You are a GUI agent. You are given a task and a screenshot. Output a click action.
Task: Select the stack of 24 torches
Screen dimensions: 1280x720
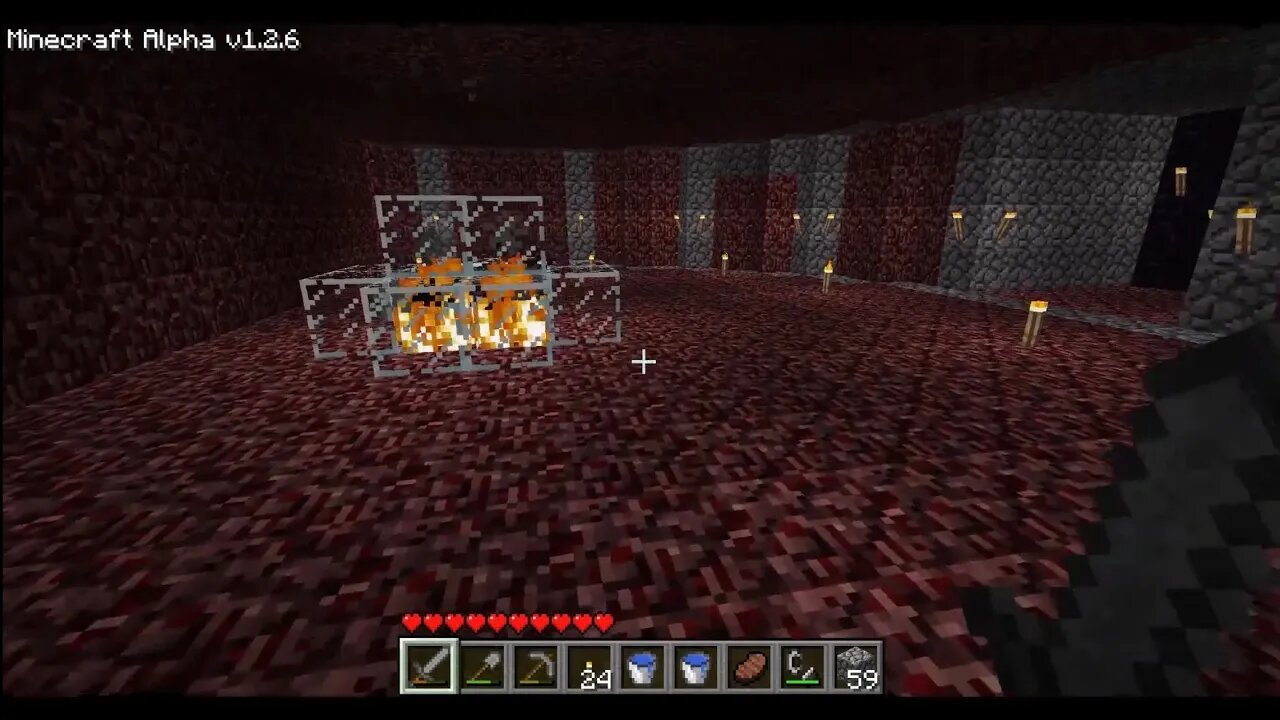coord(590,666)
